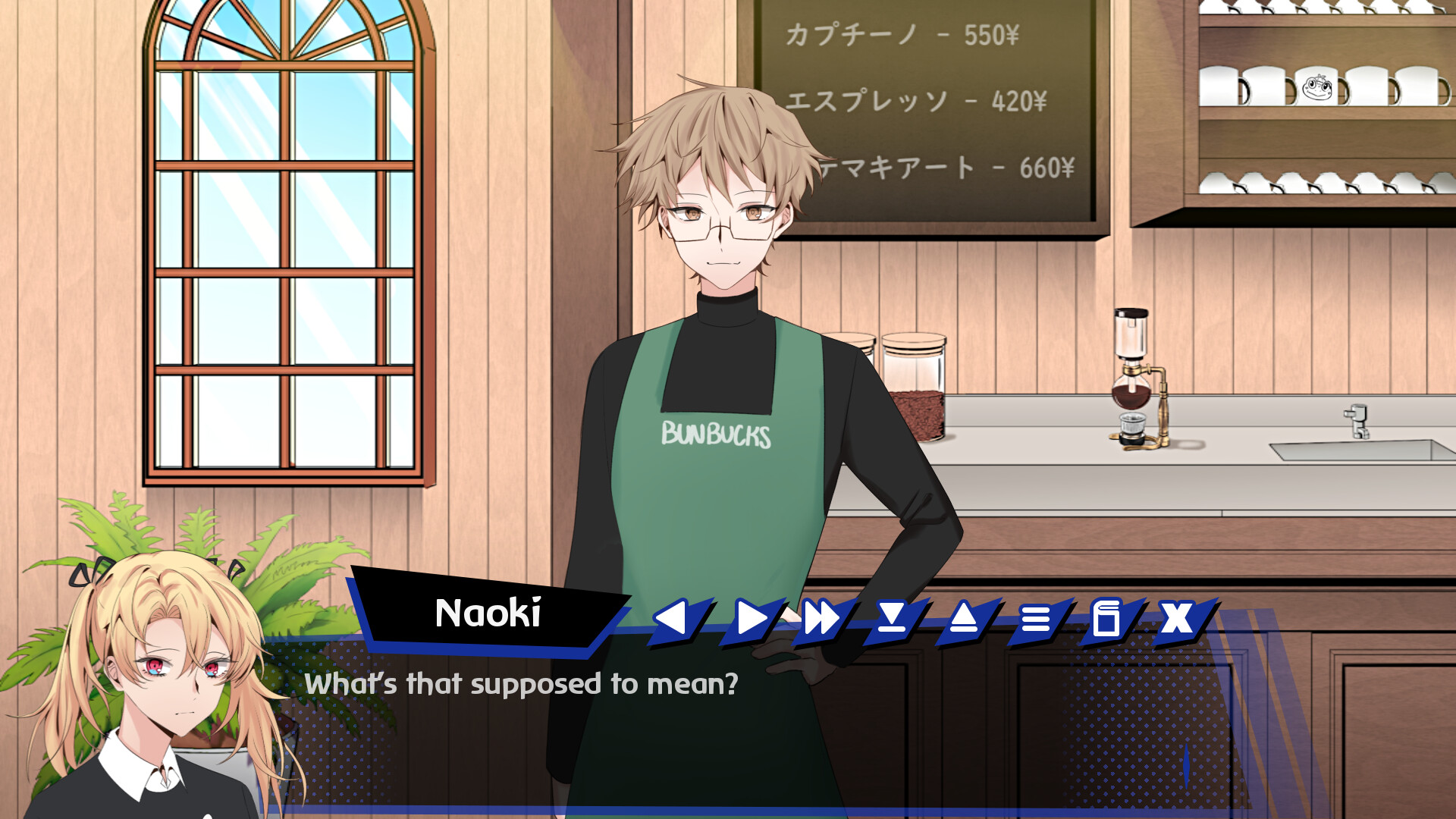Open the three-line menu icon

1035,619
